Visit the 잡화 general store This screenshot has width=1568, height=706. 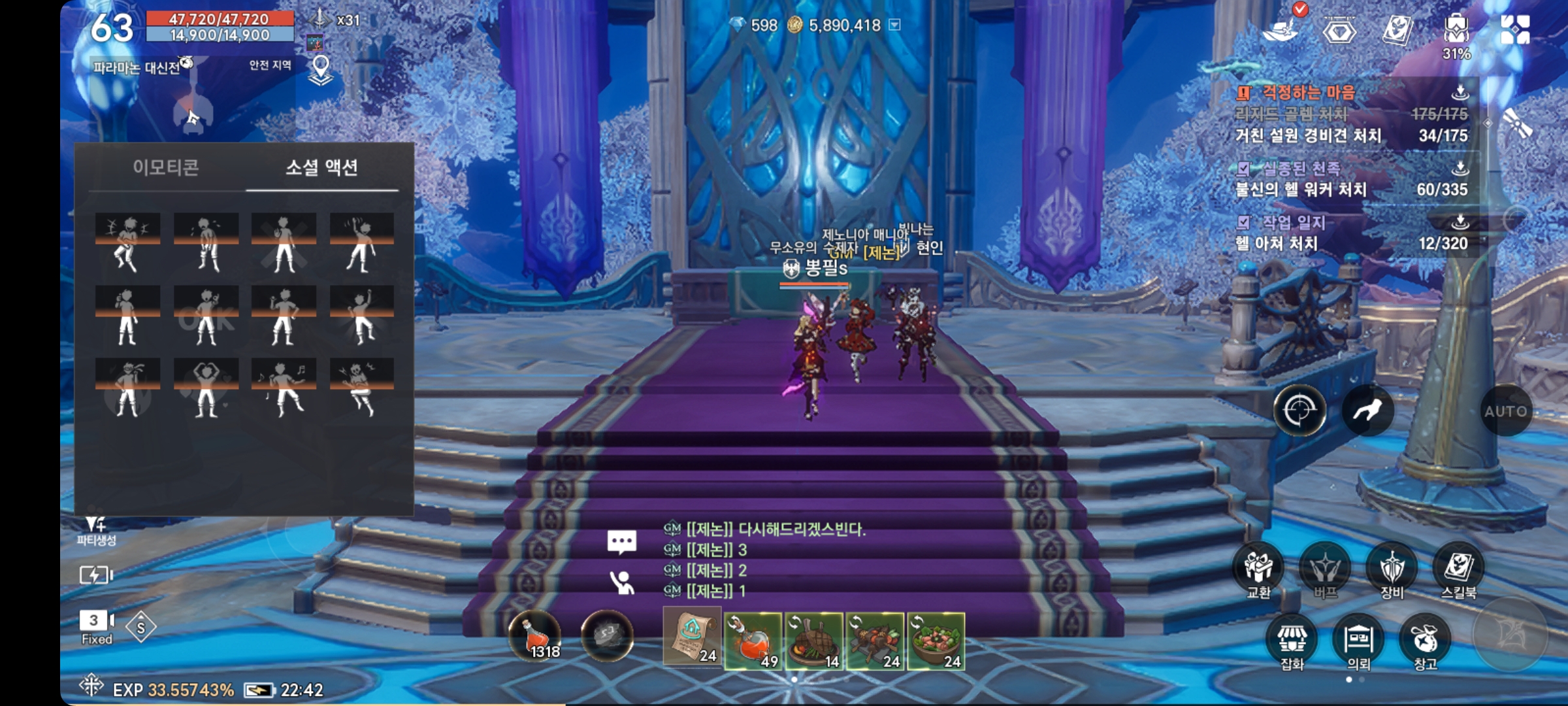(x=1292, y=641)
